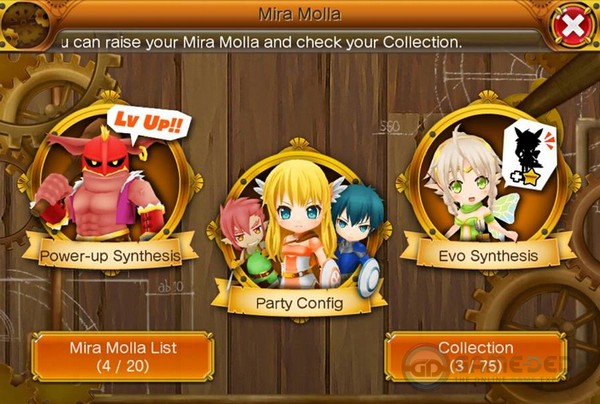The width and height of the screenshot is (600, 404).
Task: Open the Collection button
Action: point(475,356)
